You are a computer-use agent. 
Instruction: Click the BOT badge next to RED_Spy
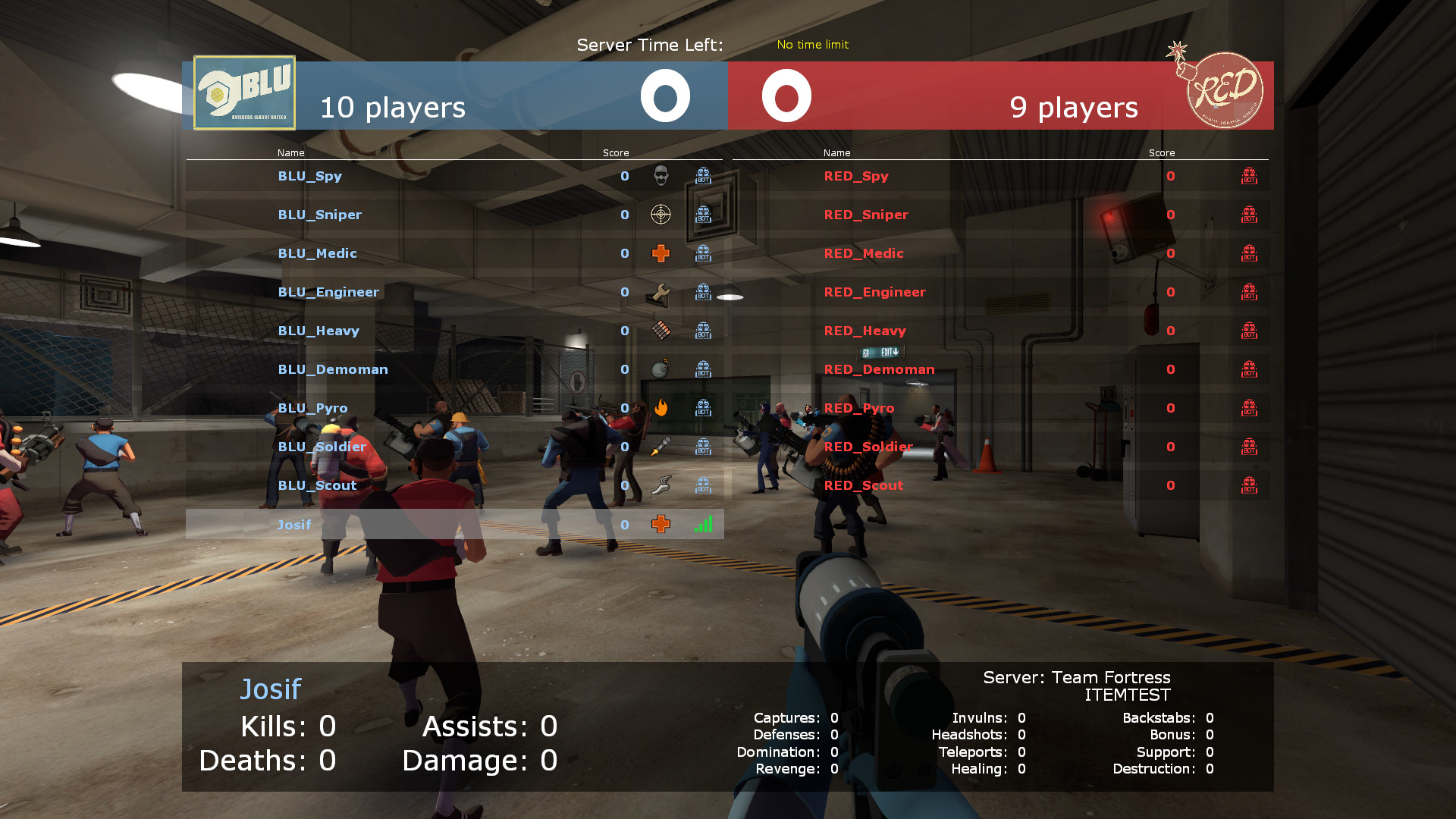[x=1249, y=176]
